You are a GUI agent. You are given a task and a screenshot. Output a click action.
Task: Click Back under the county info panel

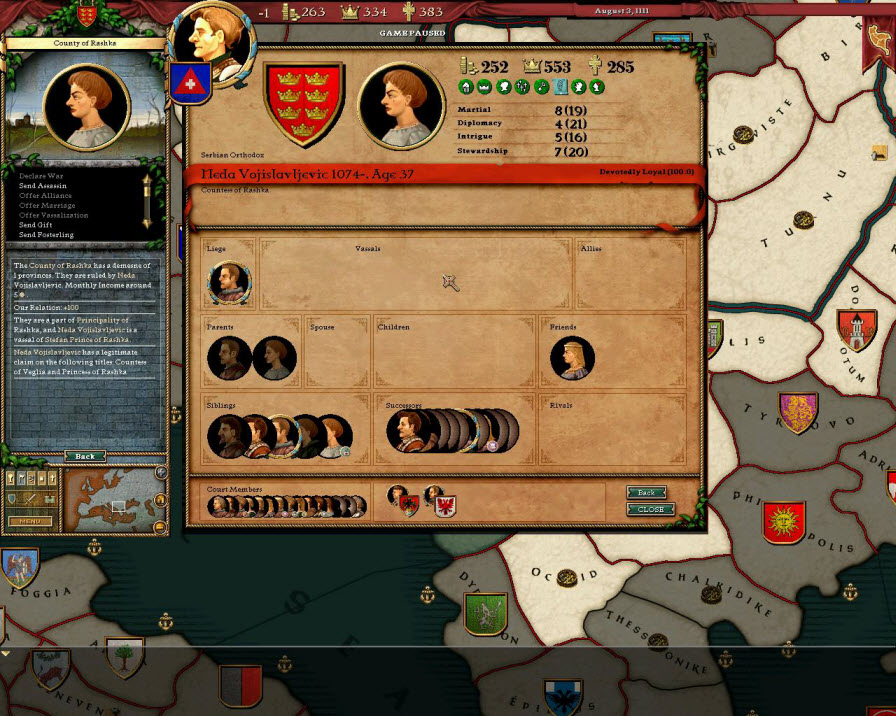click(x=85, y=456)
